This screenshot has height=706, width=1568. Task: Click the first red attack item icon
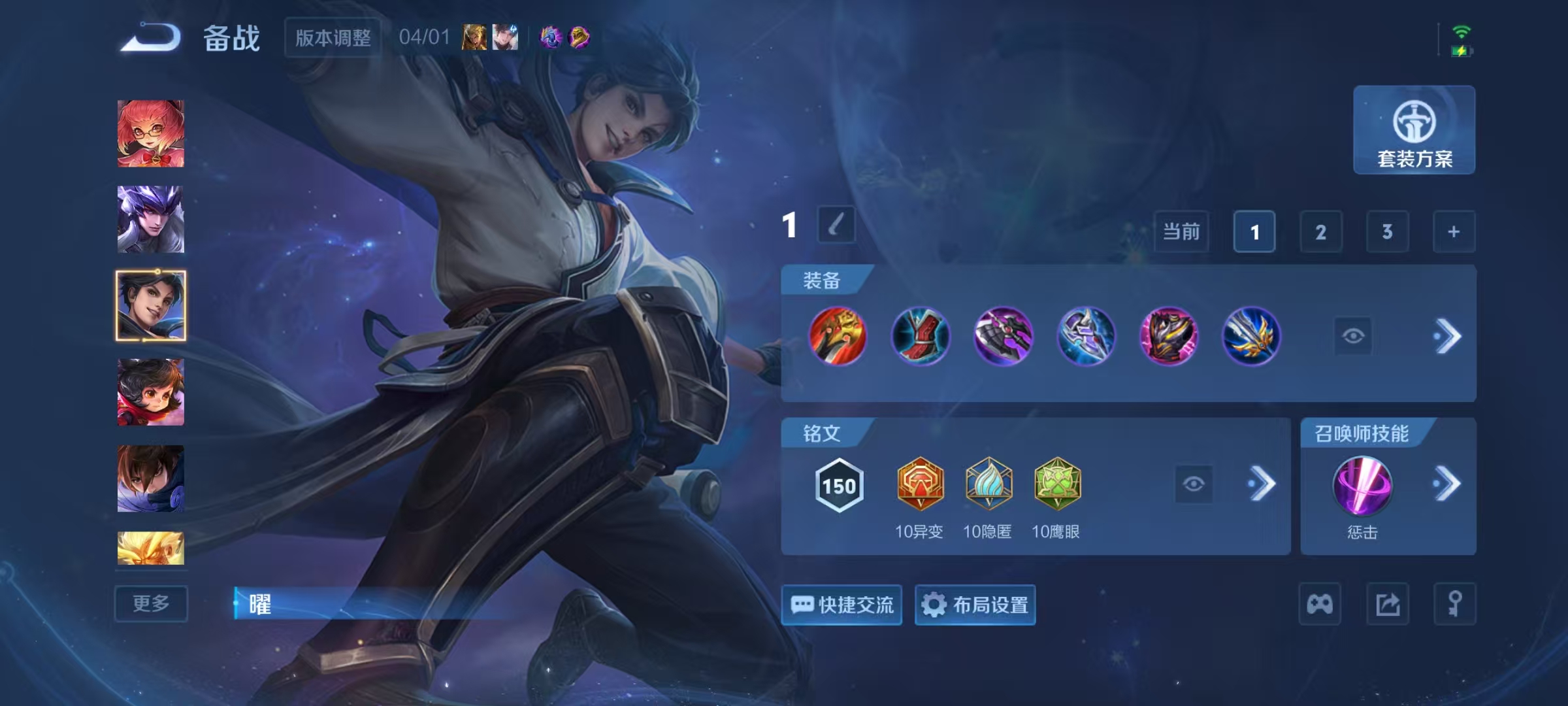(x=838, y=337)
